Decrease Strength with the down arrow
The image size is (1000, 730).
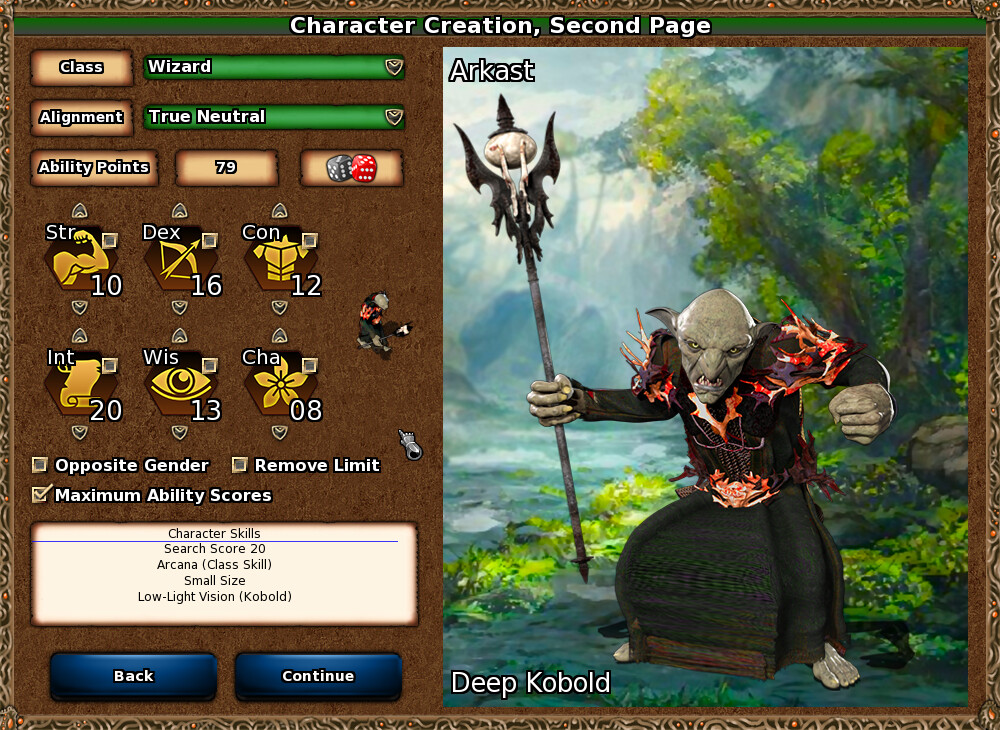click(x=80, y=306)
